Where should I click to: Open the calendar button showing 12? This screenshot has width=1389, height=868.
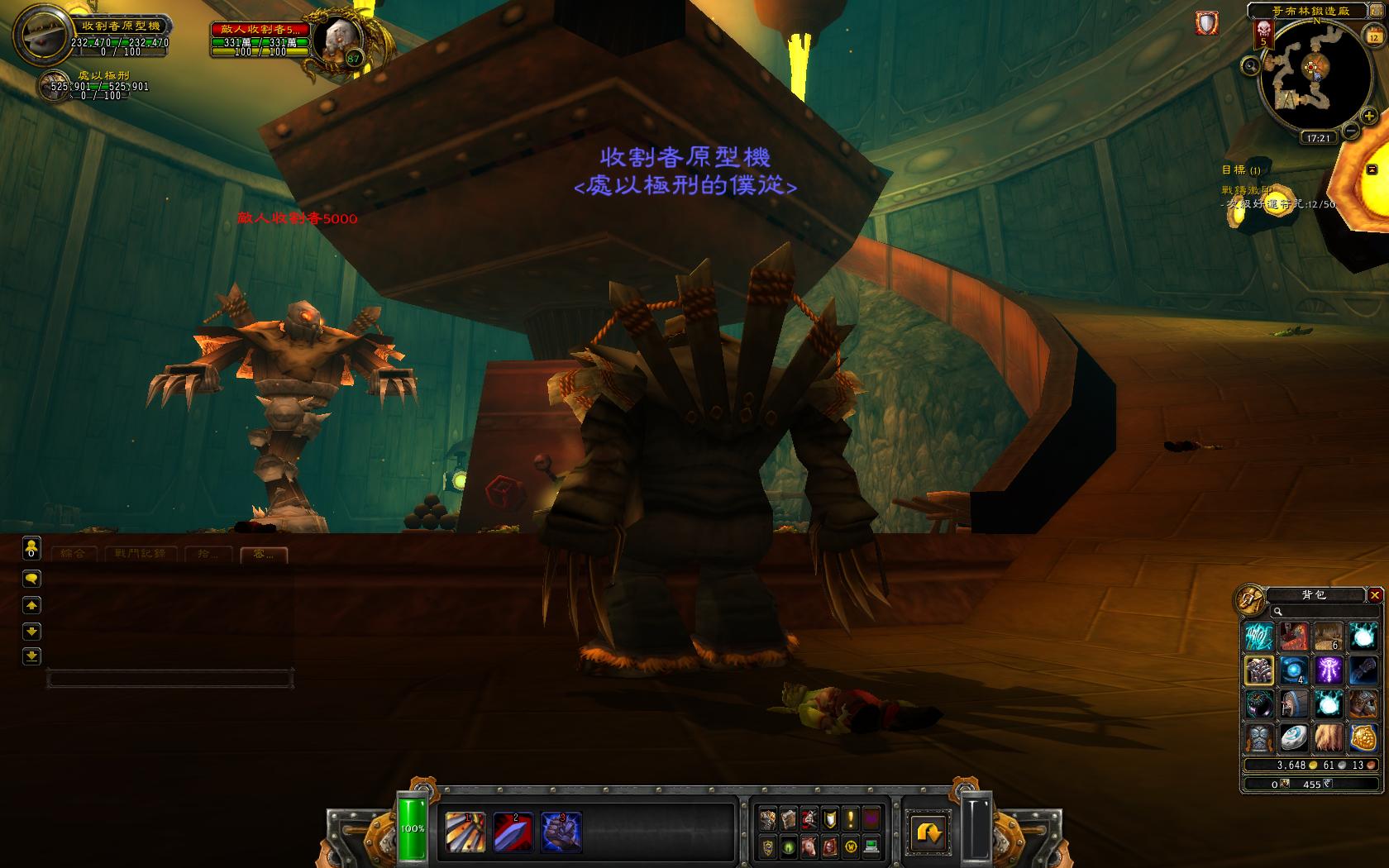1373,37
